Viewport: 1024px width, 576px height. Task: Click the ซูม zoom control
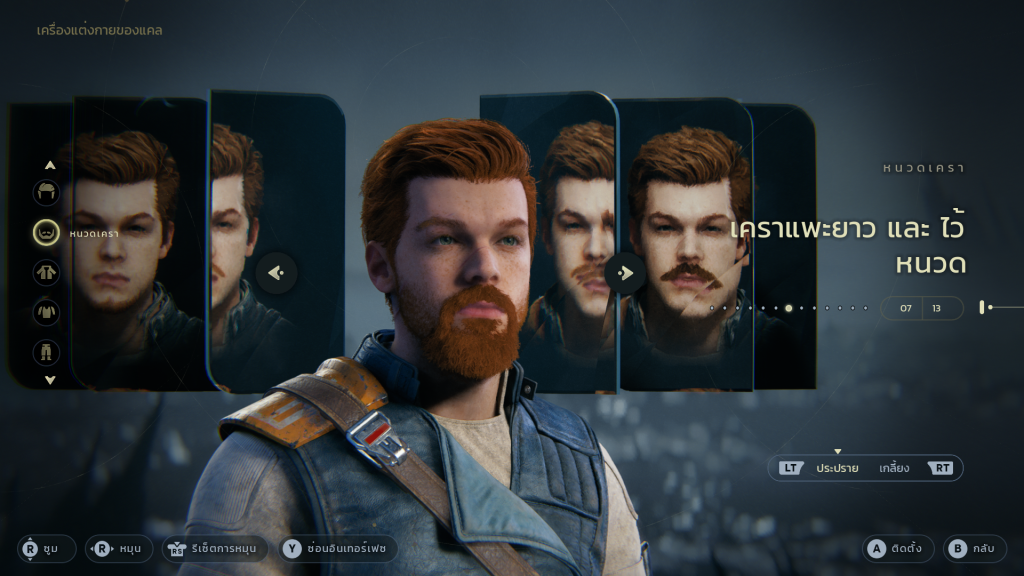click(46, 548)
